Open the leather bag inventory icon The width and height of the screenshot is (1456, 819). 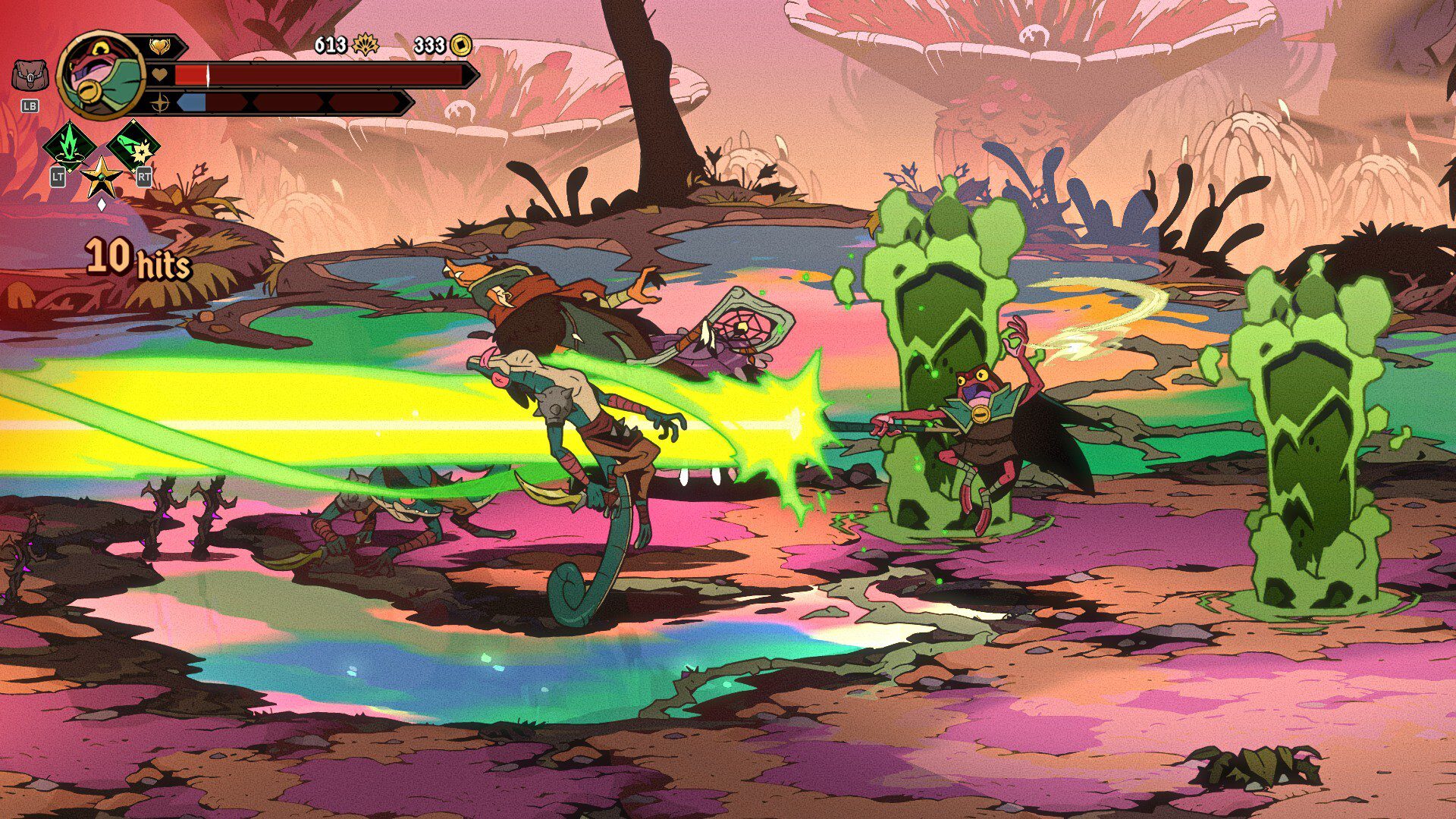tap(30, 77)
